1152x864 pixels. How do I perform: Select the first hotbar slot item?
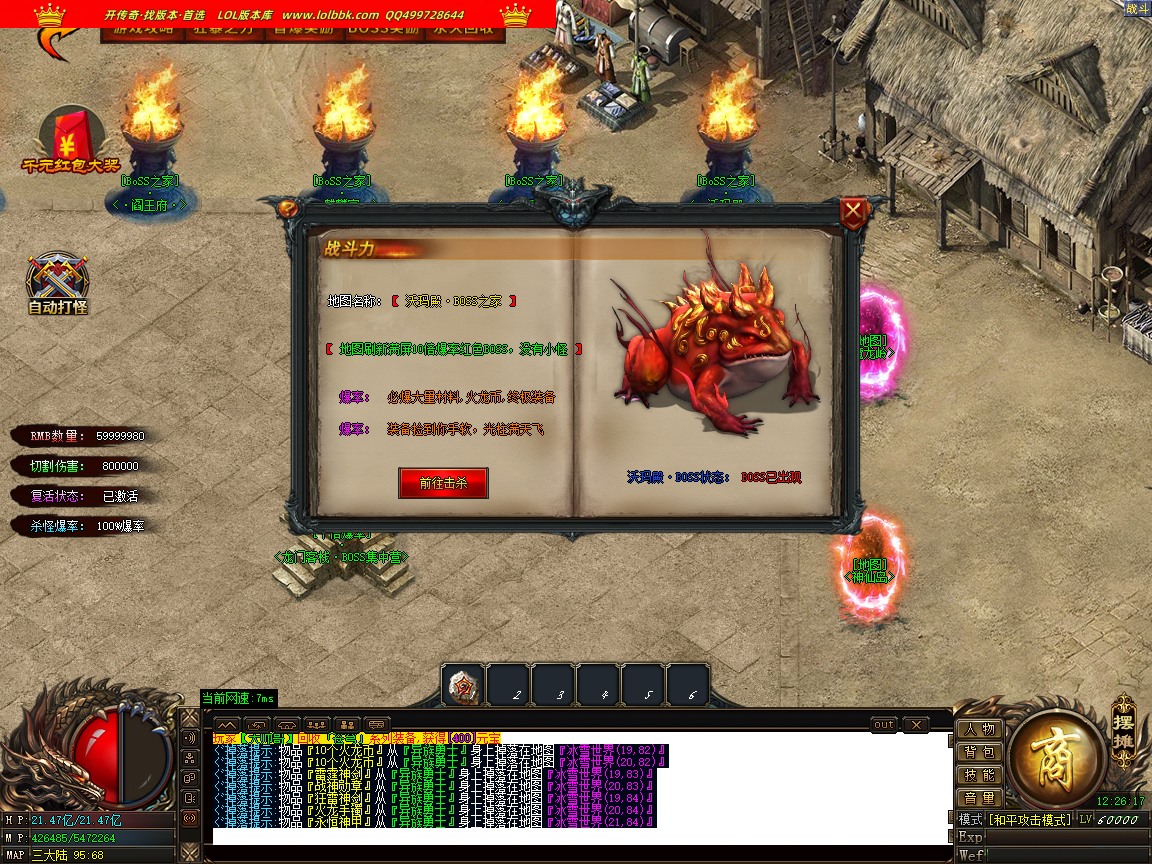463,686
